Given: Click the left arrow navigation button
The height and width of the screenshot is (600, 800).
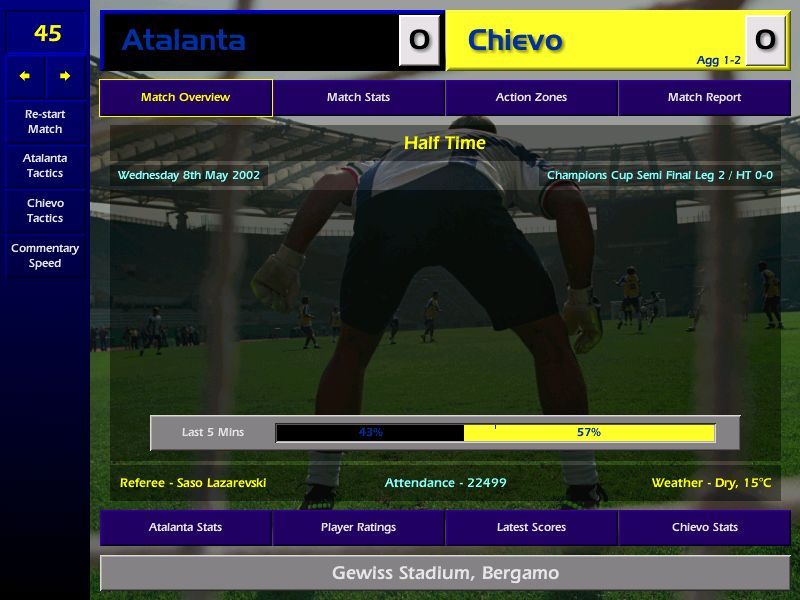Looking at the screenshot, I should (25, 76).
